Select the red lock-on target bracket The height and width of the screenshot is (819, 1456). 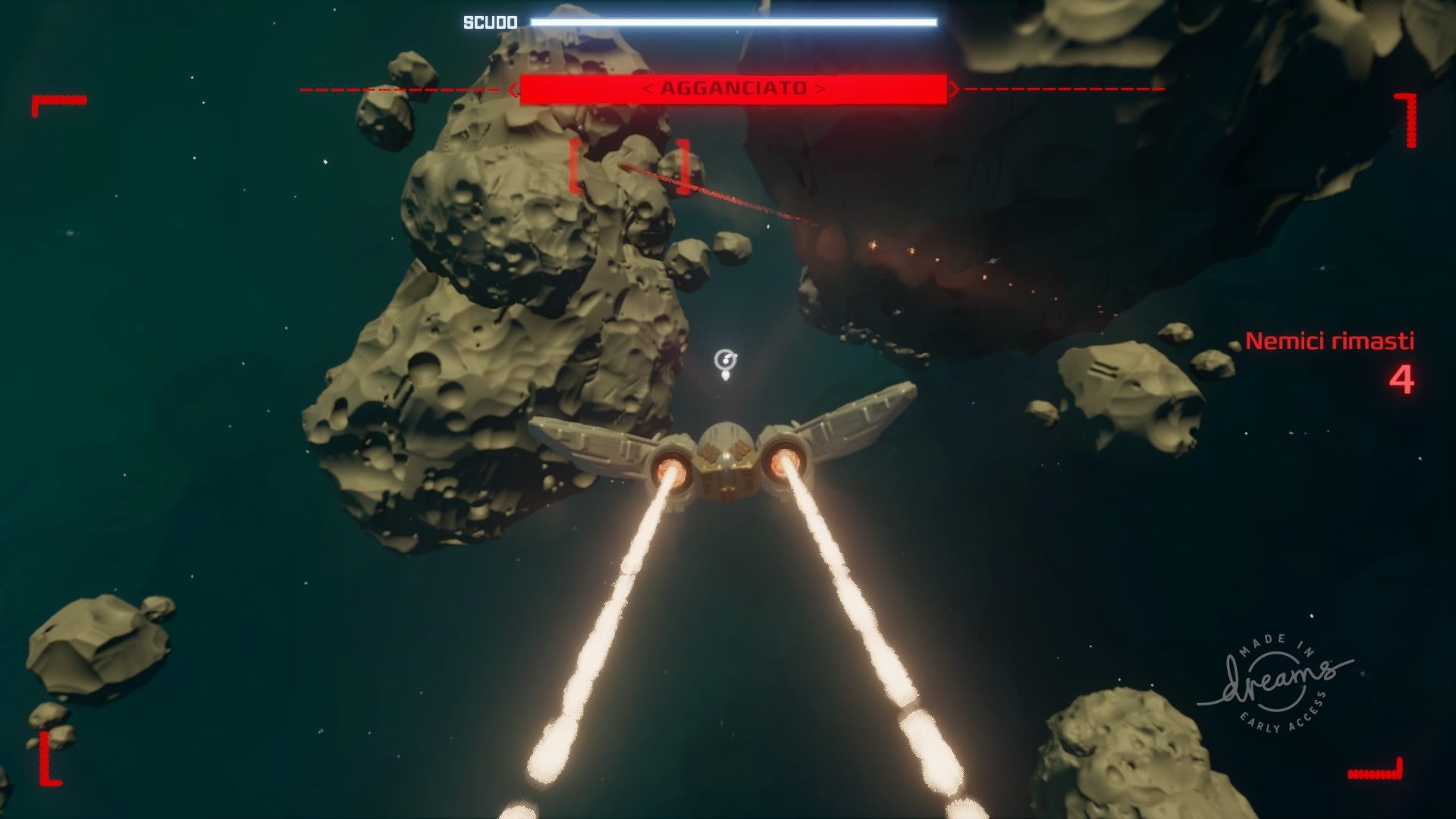pos(631,166)
